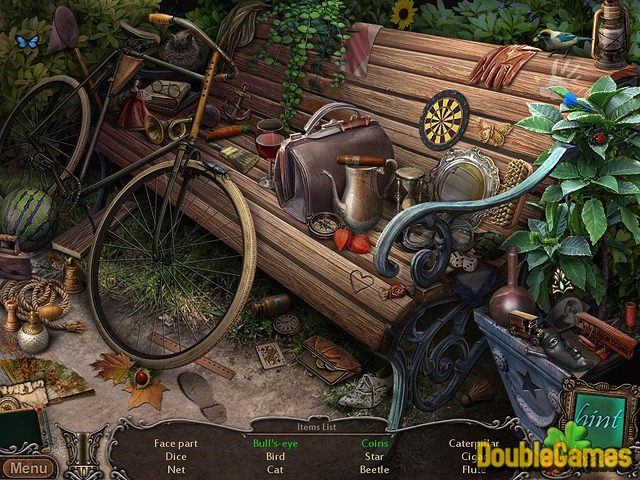Select 'Cat' from the items list
The width and height of the screenshot is (640, 480).
275,469
